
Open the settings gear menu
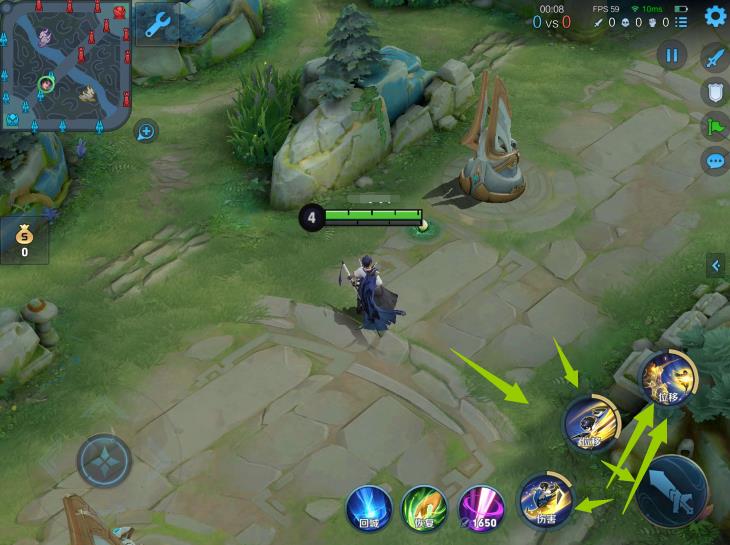tap(715, 16)
